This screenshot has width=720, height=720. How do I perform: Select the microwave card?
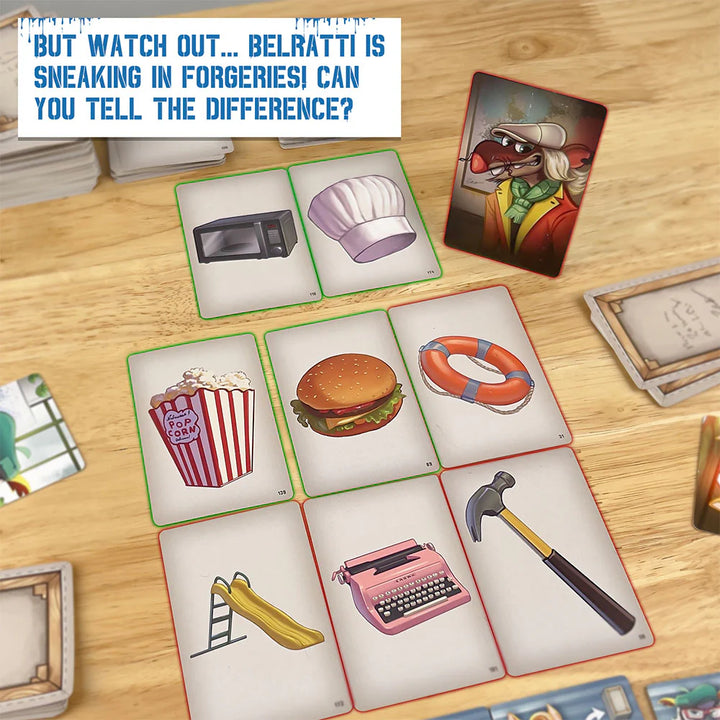point(245,238)
